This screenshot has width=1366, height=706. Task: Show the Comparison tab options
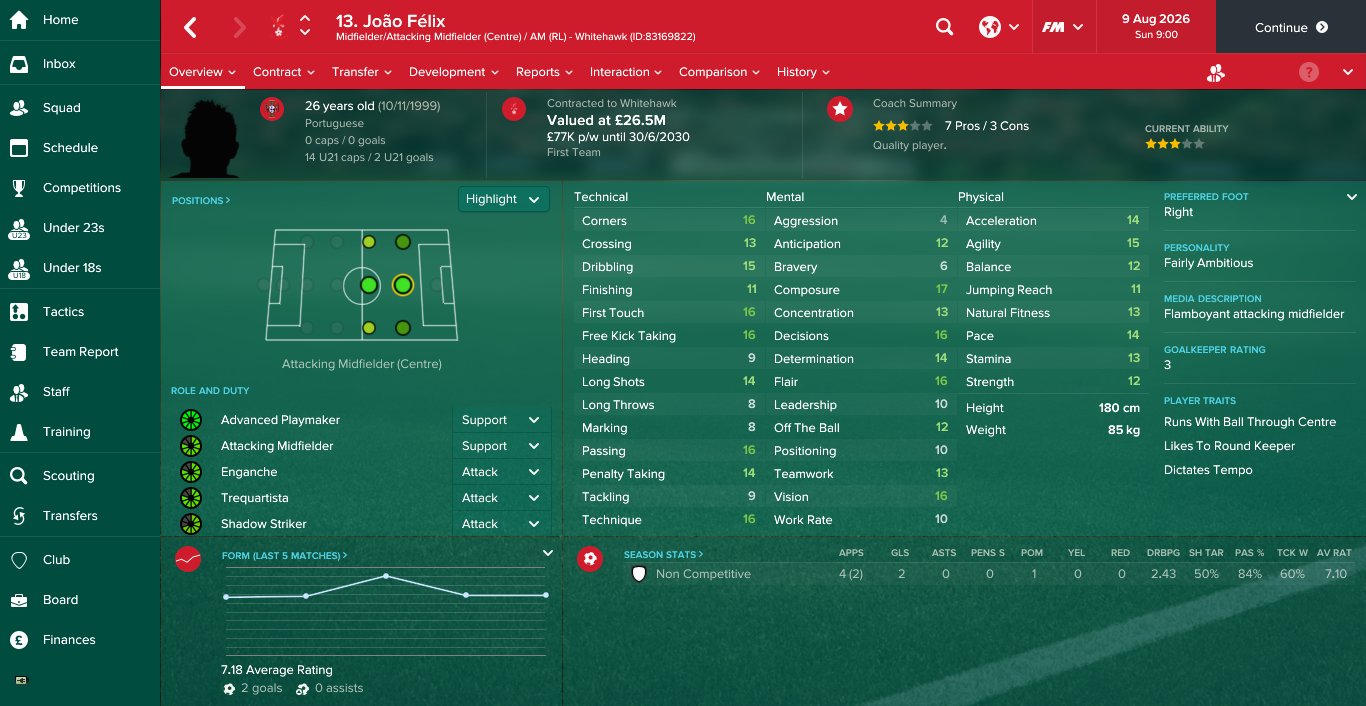719,72
